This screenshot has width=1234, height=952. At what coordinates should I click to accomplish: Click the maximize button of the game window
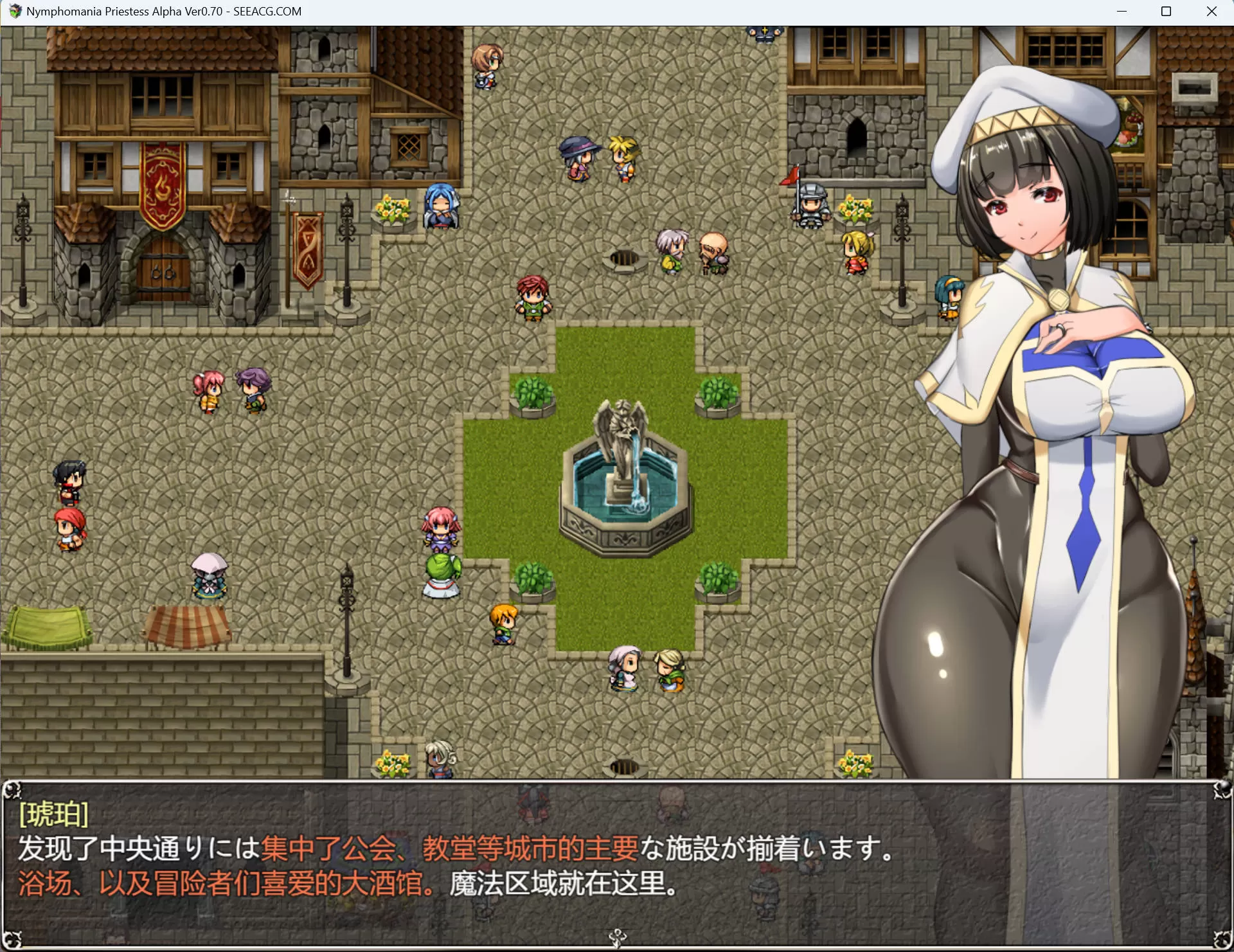[x=1167, y=11]
